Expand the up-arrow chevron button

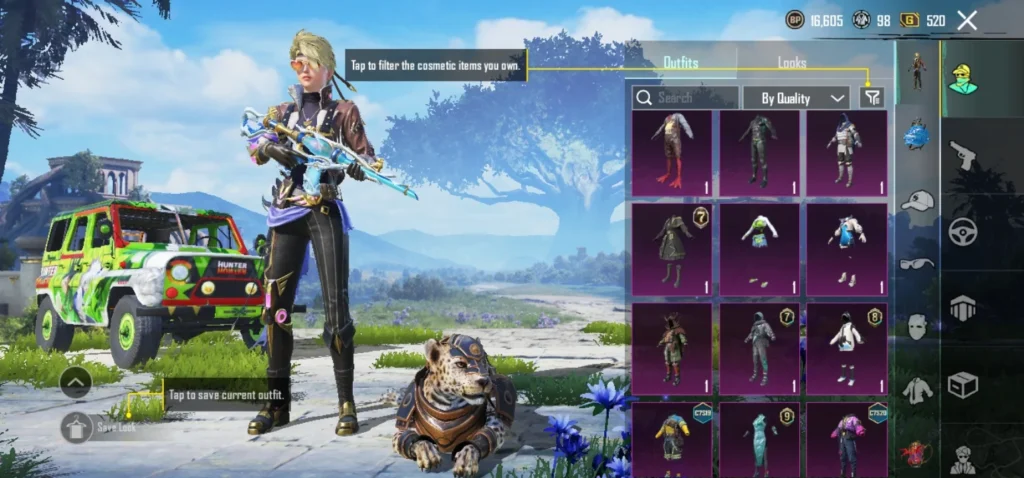pos(76,381)
